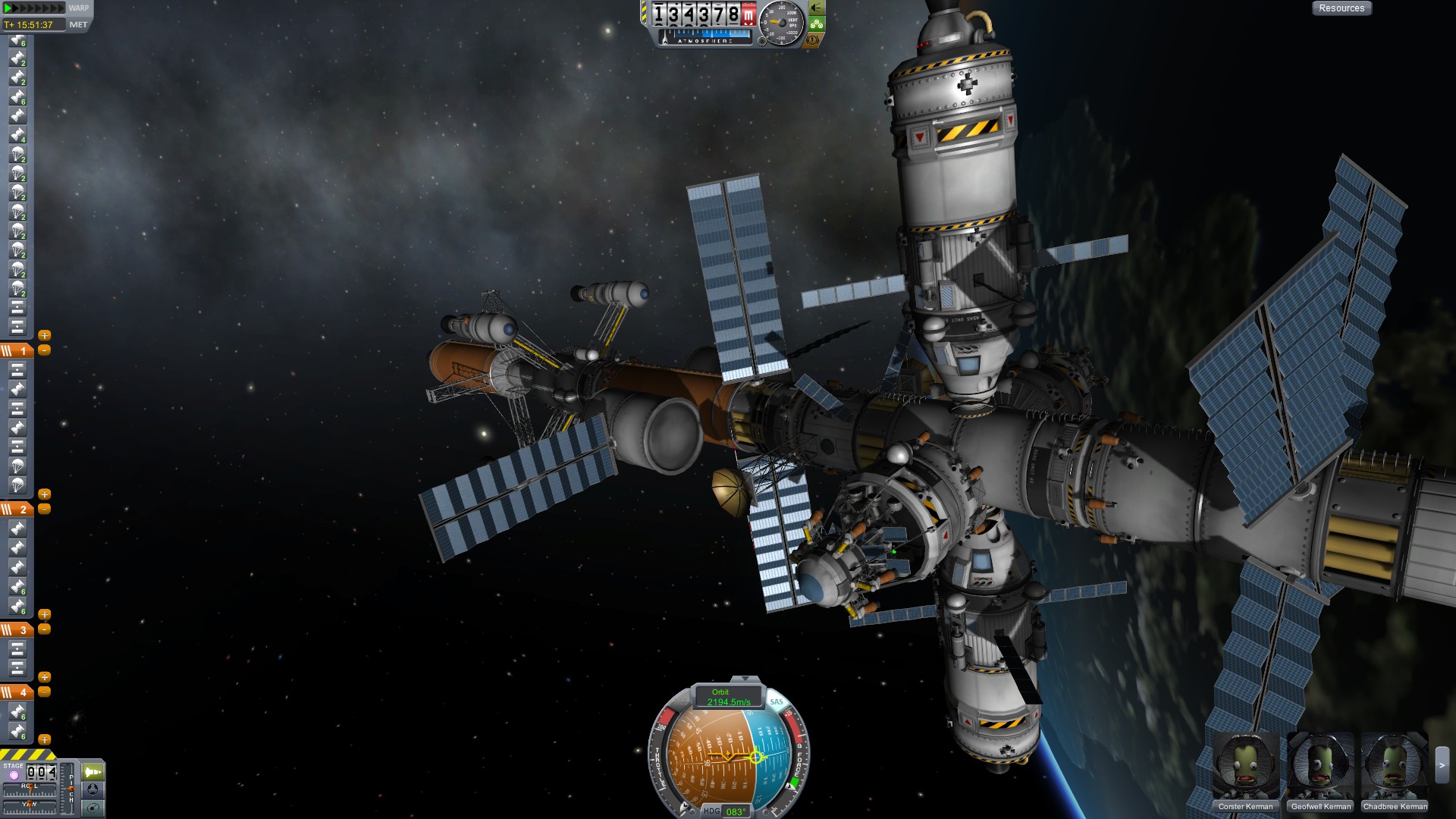Image resolution: width=1456 pixels, height=819 pixels.
Task: Select the stage 1 group header
Action: pyautogui.click(x=17, y=350)
